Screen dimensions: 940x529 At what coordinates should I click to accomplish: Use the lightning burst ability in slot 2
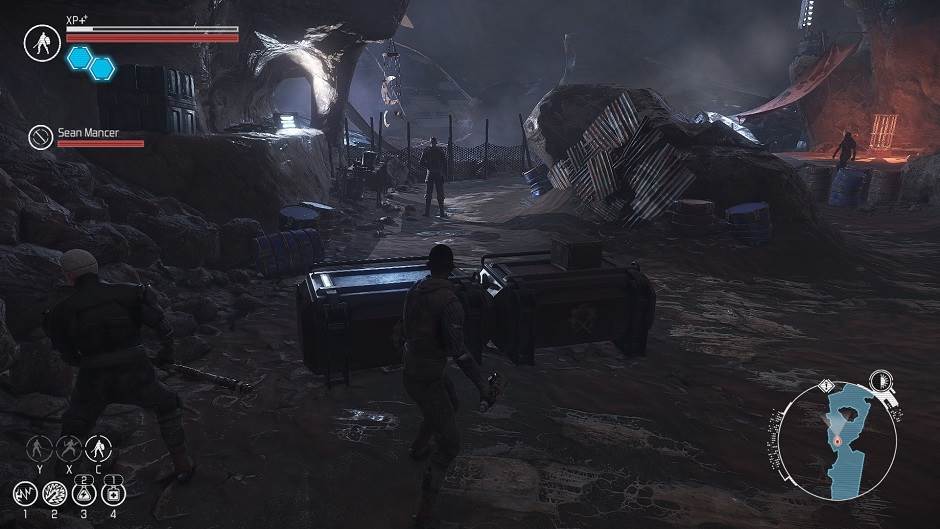(x=54, y=493)
